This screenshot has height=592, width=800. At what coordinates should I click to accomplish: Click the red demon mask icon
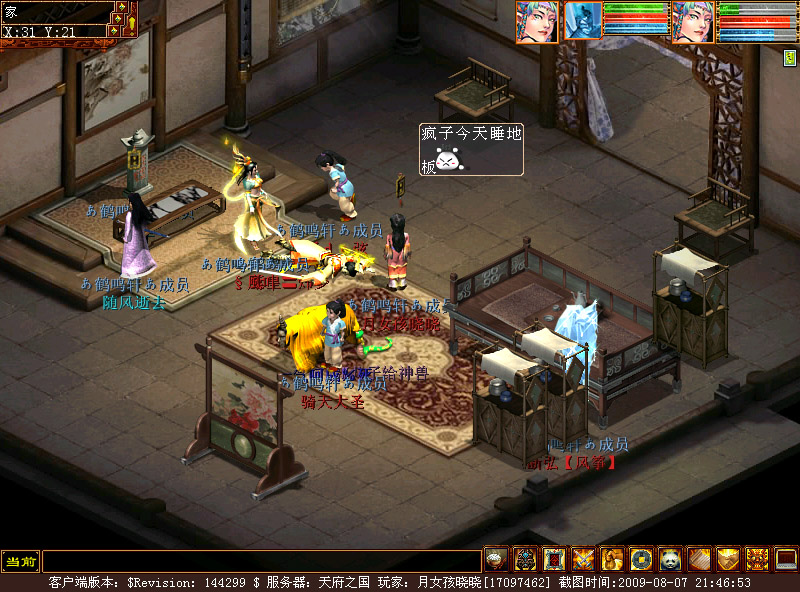point(757,559)
